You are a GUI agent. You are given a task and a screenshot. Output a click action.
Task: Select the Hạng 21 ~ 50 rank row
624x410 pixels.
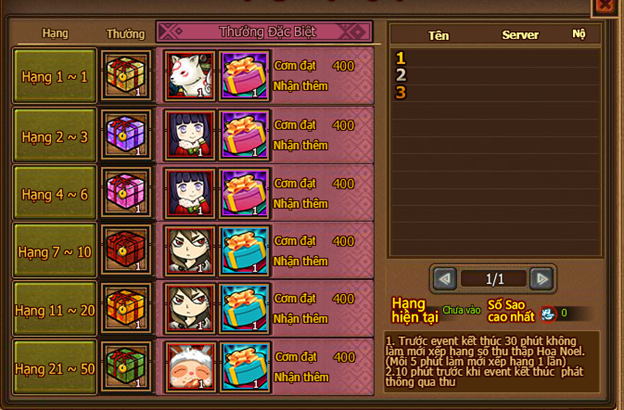pos(53,368)
